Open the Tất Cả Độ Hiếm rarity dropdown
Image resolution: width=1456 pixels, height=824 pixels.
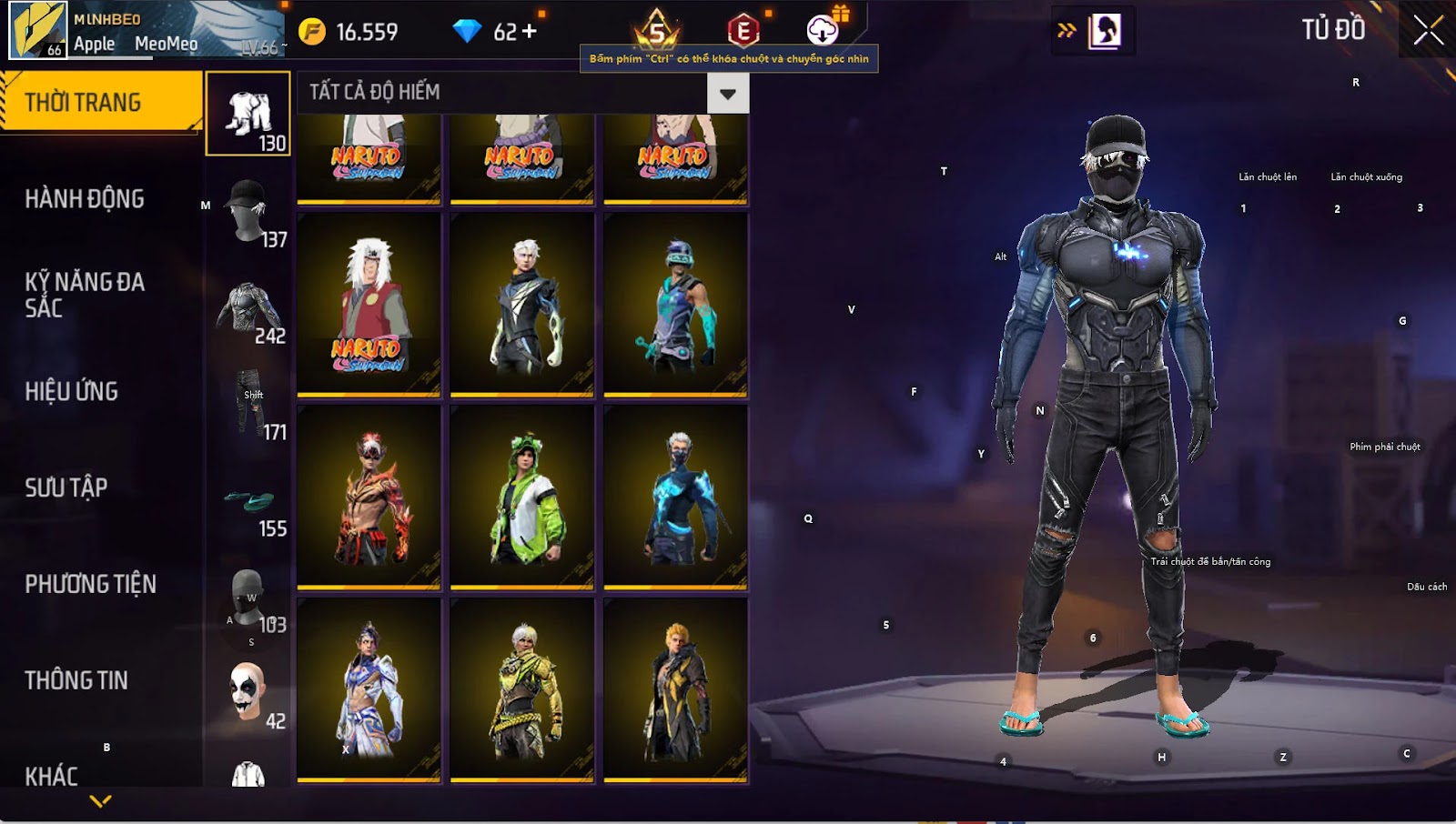[727, 94]
